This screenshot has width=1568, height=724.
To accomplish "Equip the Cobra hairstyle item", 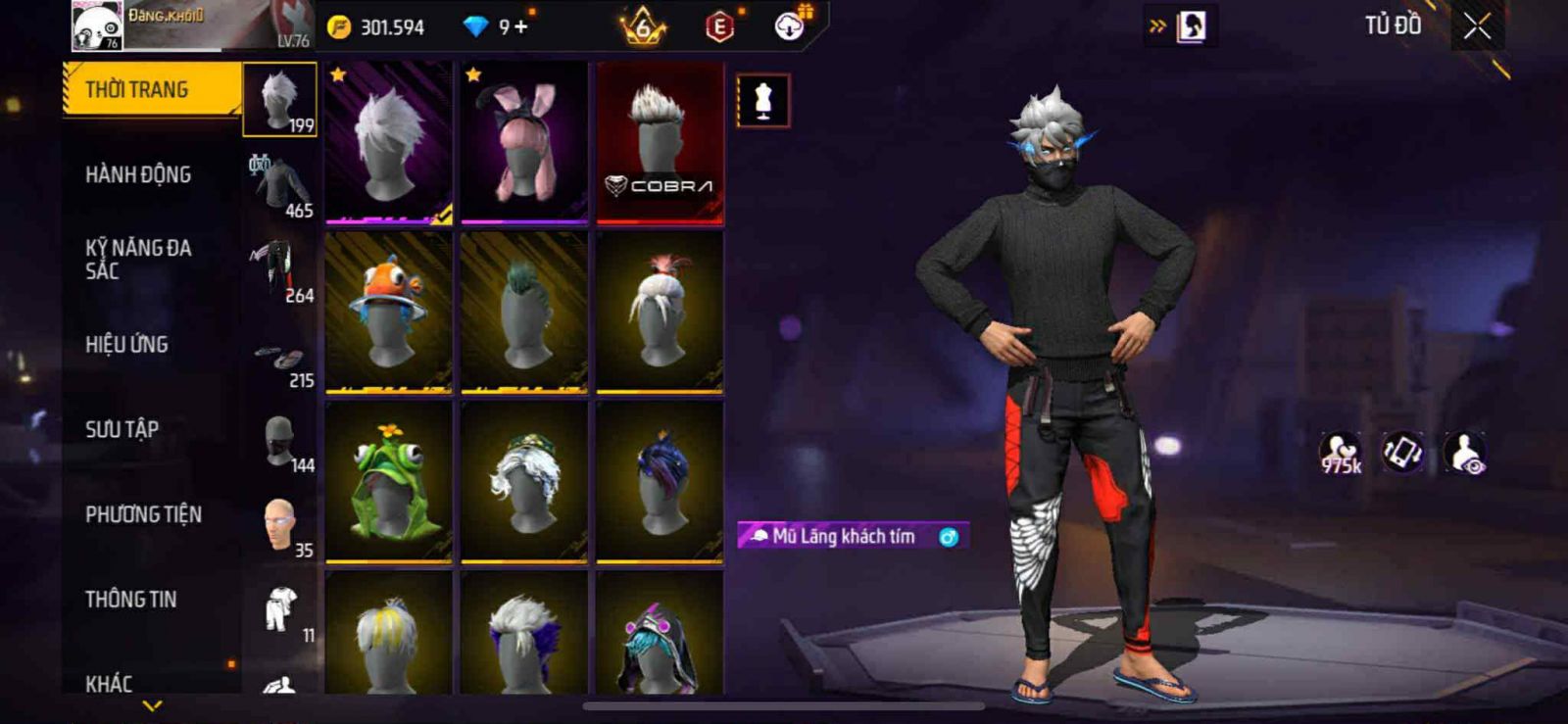I will click(660, 142).
